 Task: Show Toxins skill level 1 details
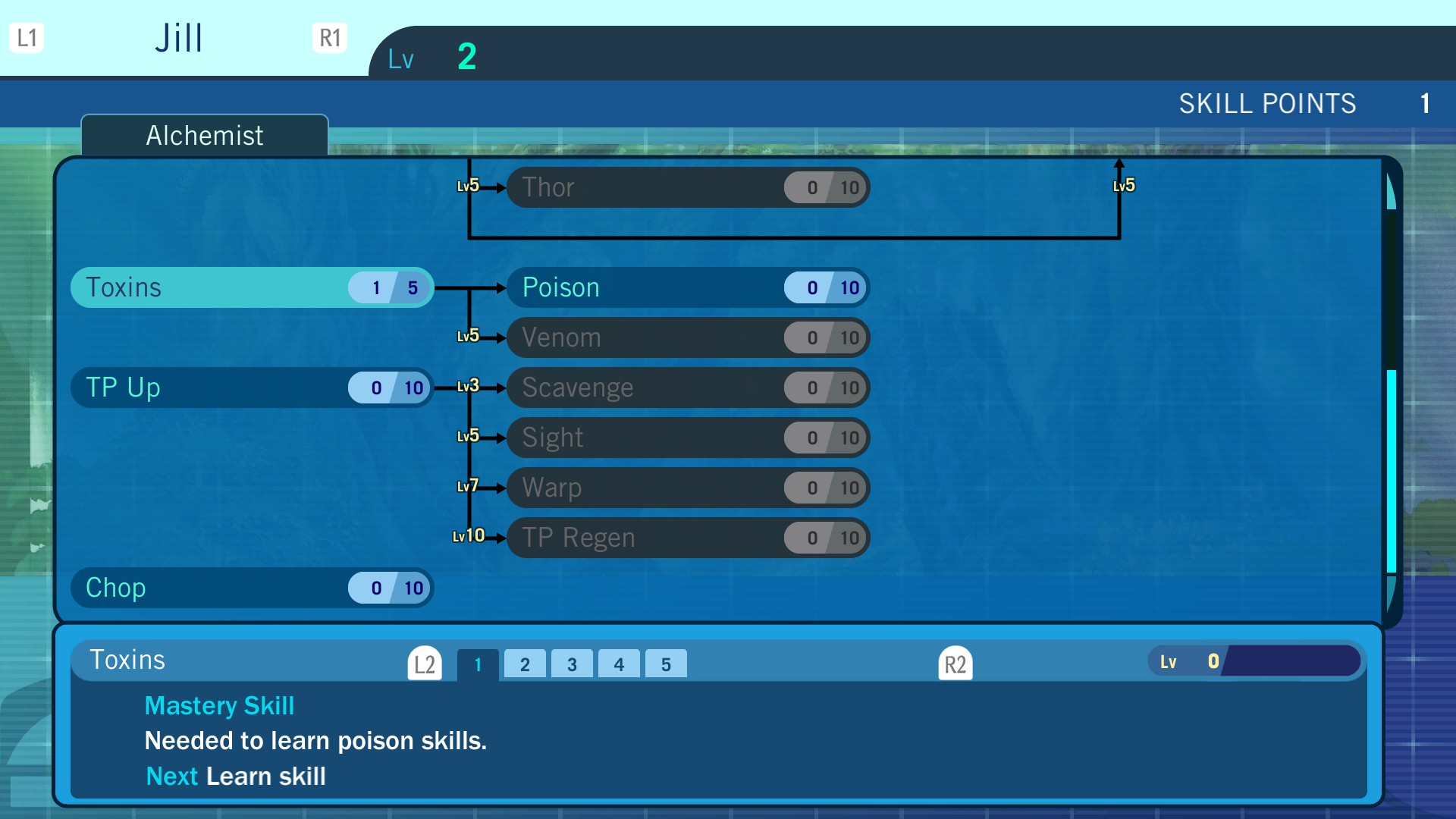[478, 664]
